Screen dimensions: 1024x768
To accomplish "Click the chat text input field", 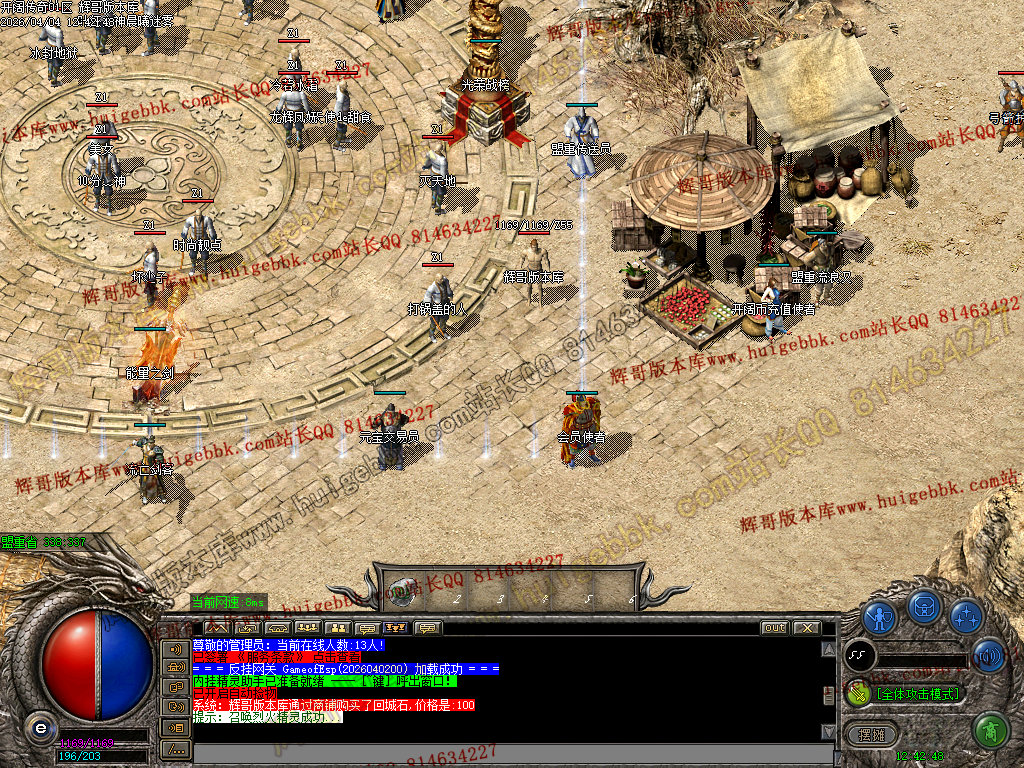I will (x=500, y=752).
